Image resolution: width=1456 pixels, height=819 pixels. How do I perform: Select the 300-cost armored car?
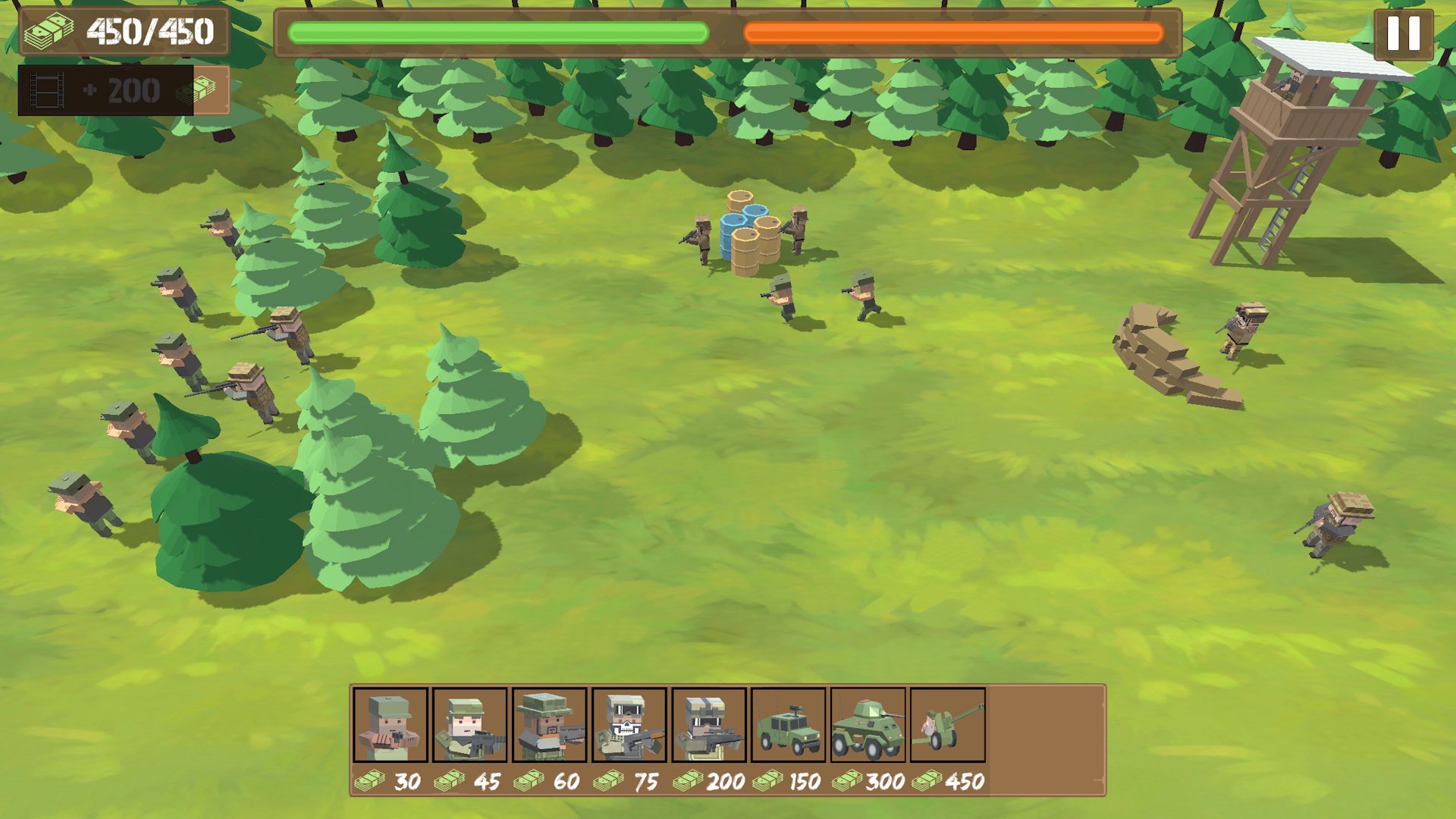(x=868, y=725)
